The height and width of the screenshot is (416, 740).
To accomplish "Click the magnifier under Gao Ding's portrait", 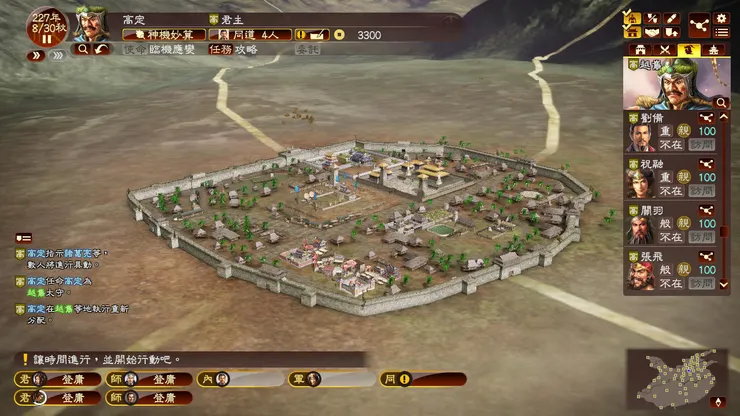I will [82, 48].
